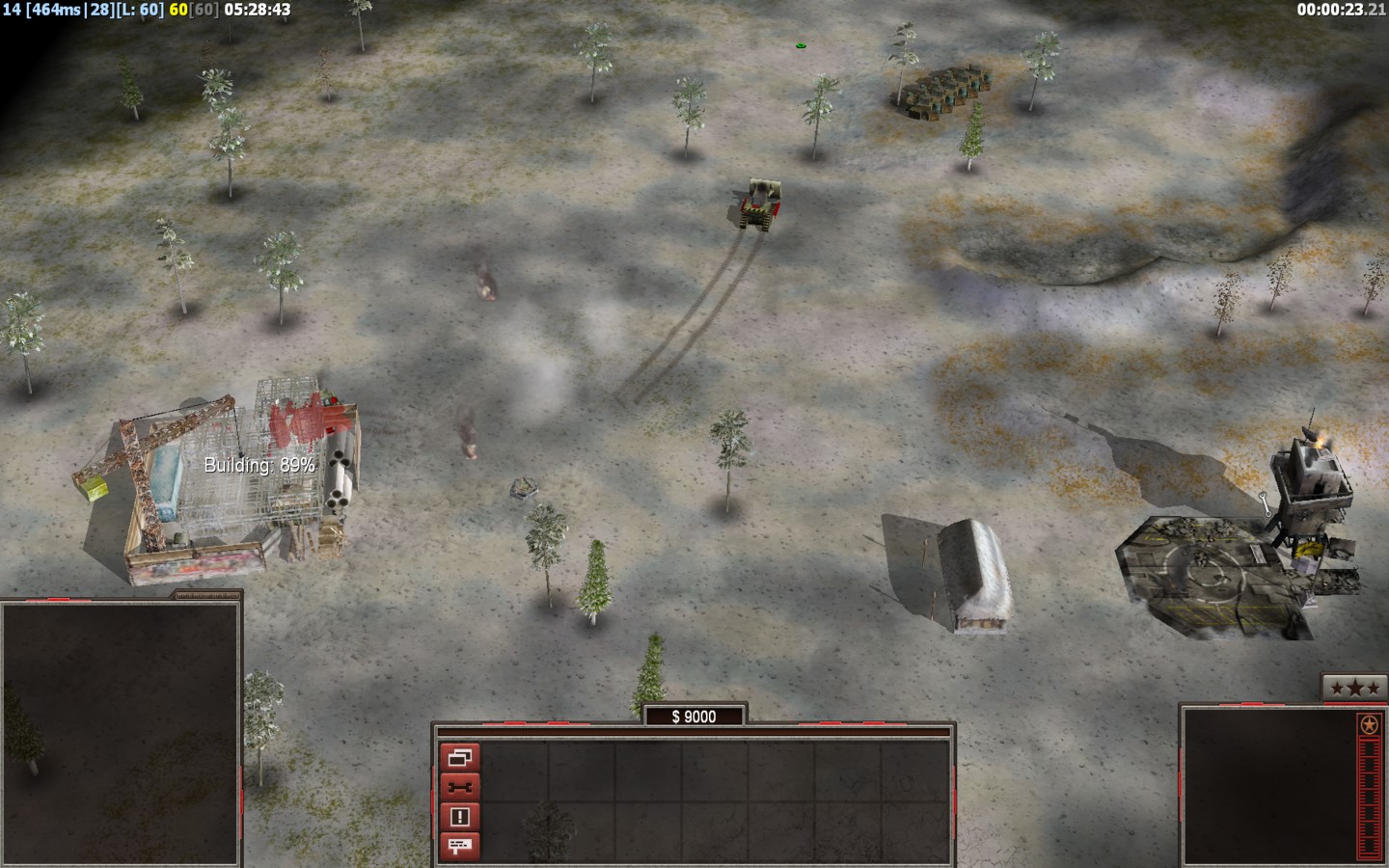The height and width of the screenshot is (868, 1389).
Task: Open the signboard message button
Action: click(459, 846)
